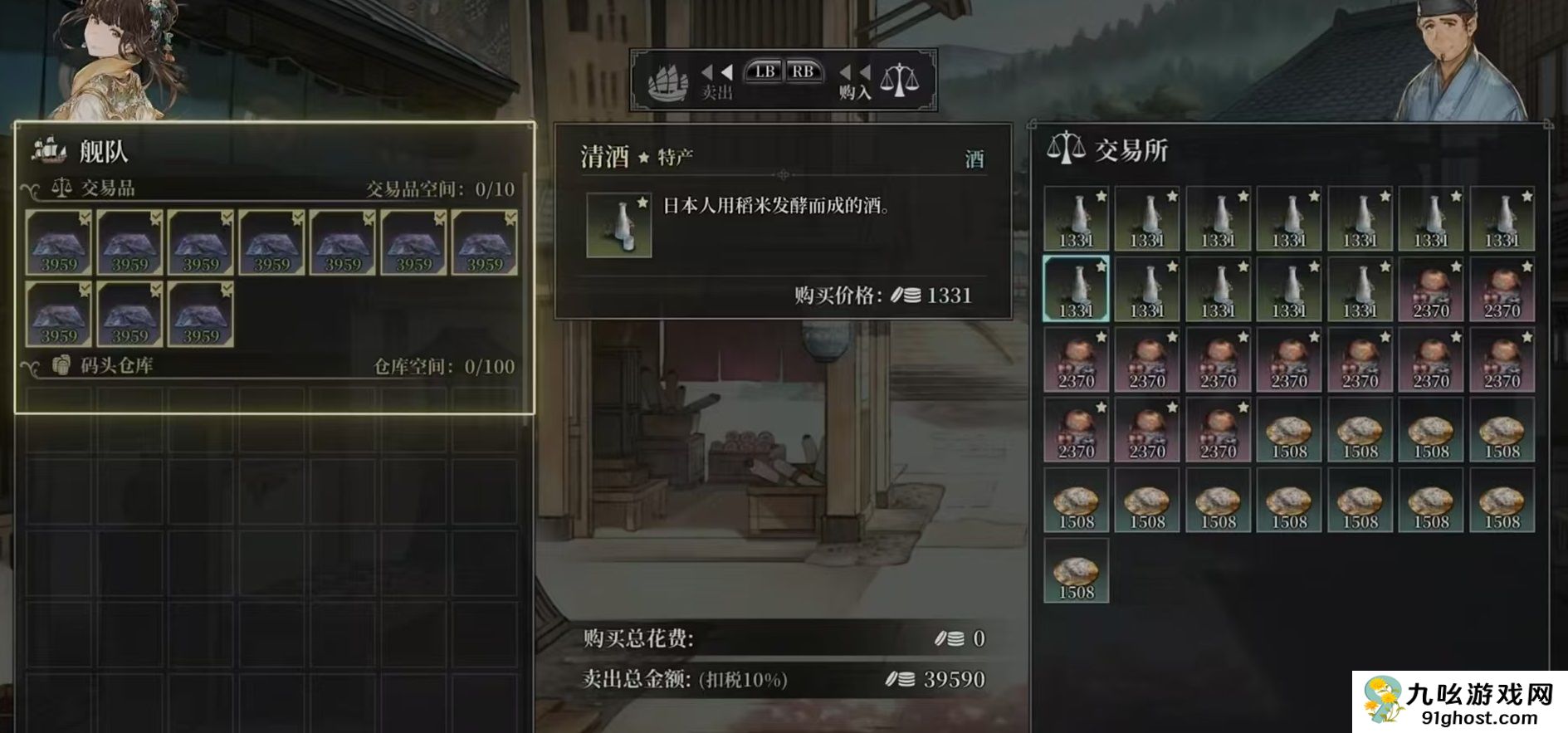This screenshot has width=1568, height=733.
Task: Click the star marker next to 清酒
Action: click(643, 158)
